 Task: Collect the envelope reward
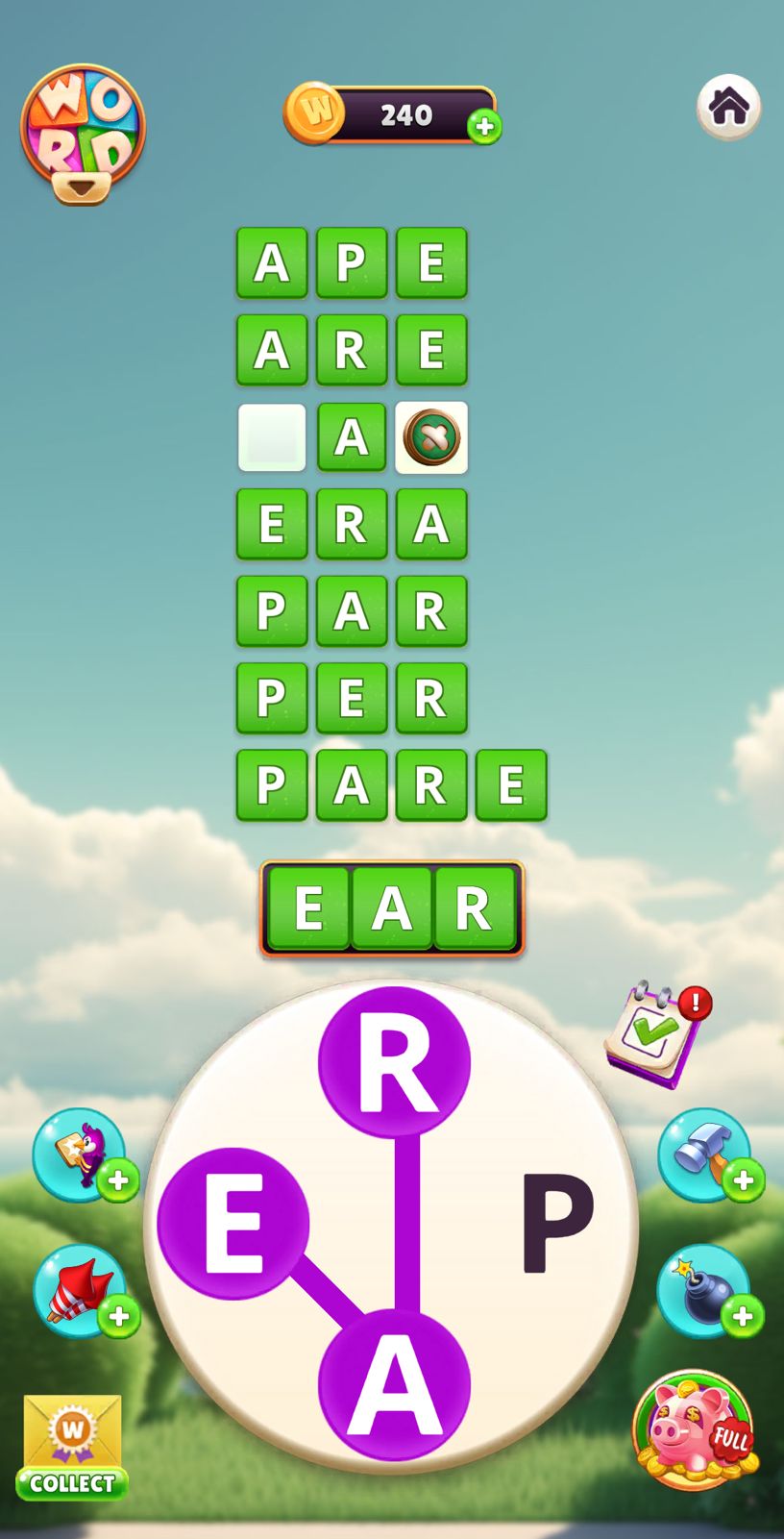click(72, 1447)
